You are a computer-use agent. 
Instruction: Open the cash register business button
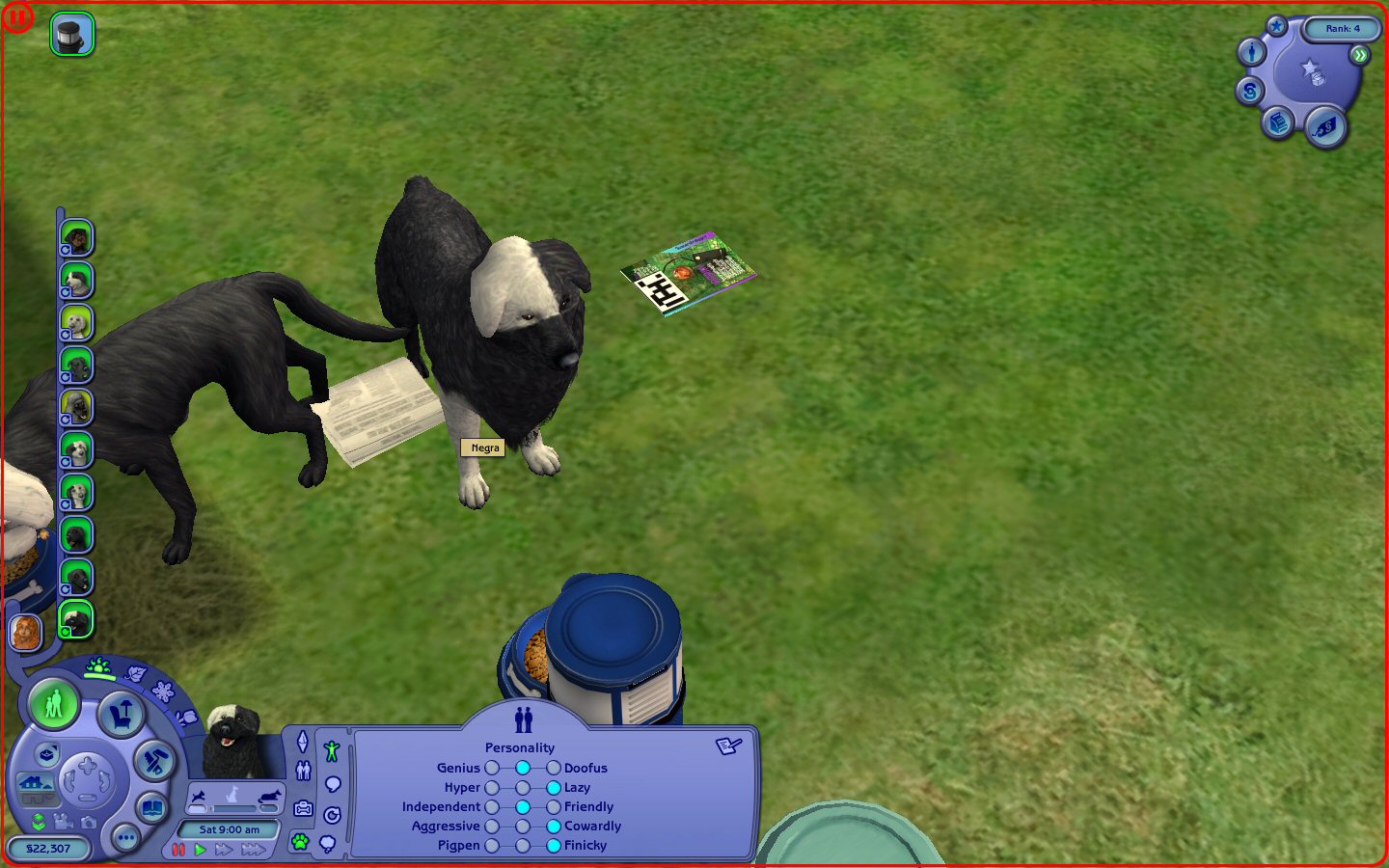(x=1279, y=122)
